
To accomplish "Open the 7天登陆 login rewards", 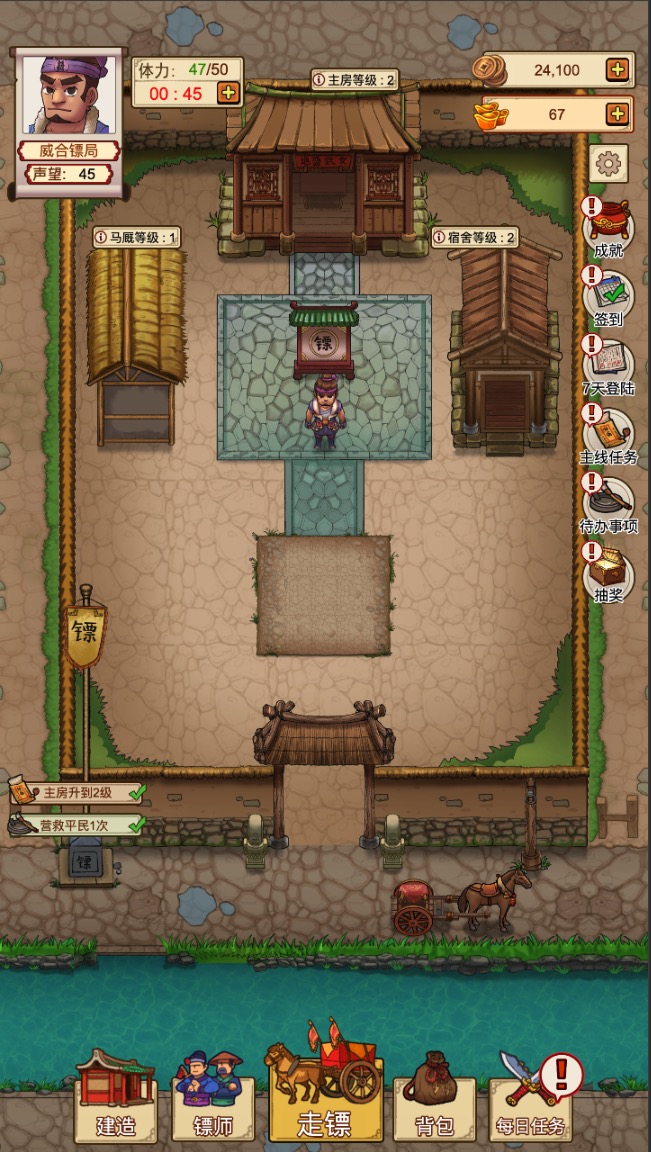I will tap(608, 366).
